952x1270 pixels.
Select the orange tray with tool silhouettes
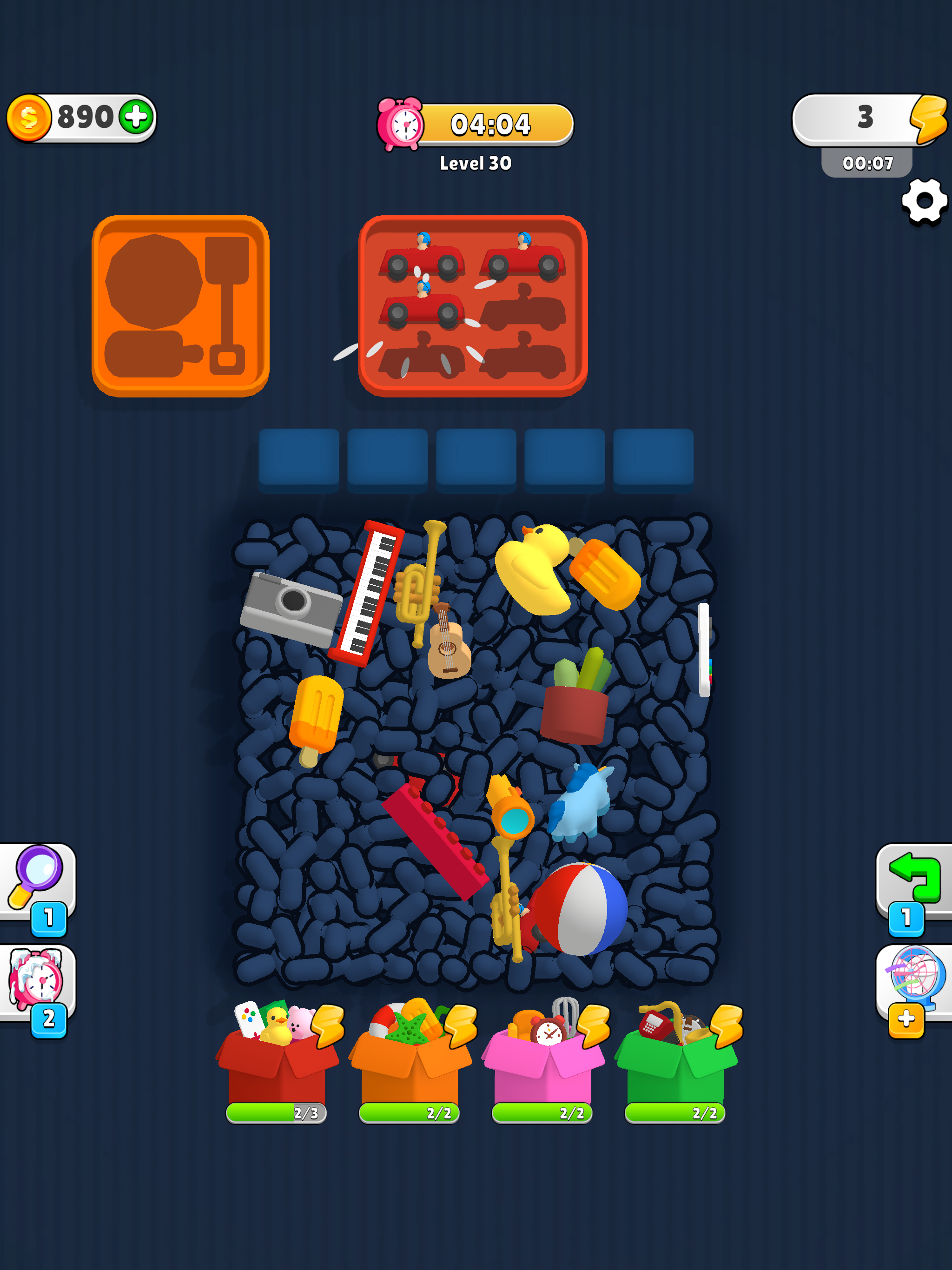[181, 304]
